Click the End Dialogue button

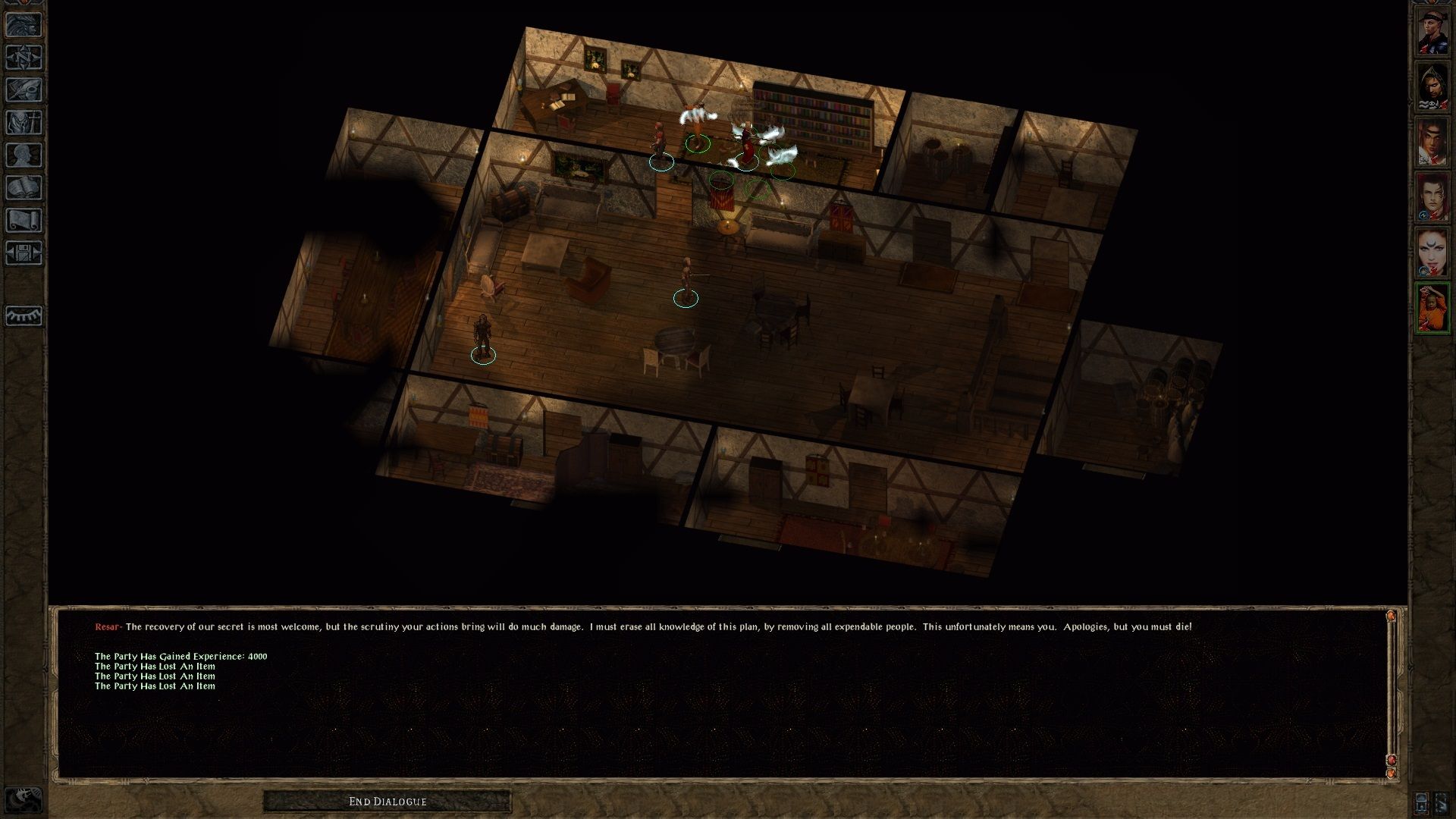click(387, 800)
